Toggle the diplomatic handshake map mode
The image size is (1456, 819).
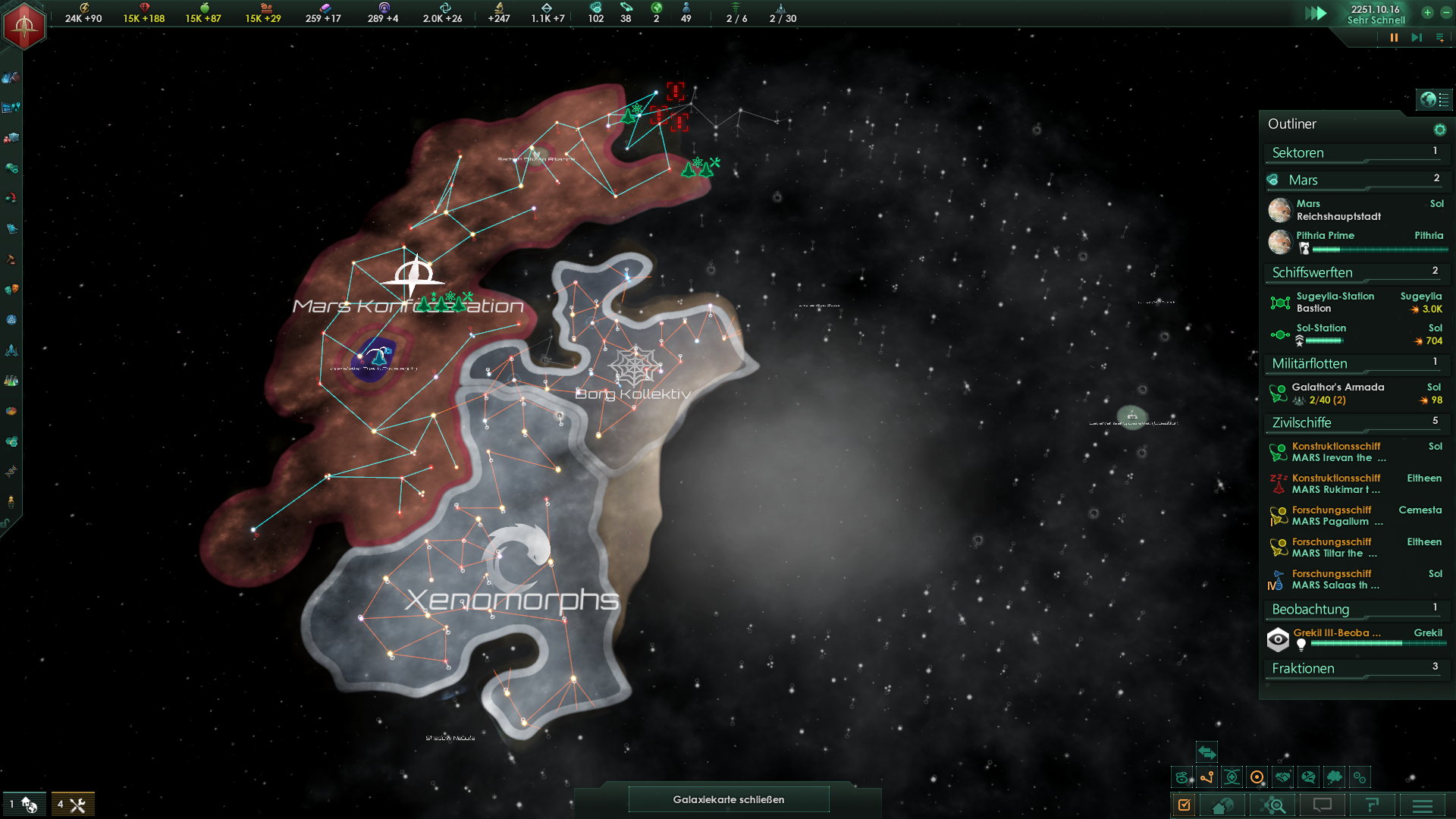(x=1282, y=777)
